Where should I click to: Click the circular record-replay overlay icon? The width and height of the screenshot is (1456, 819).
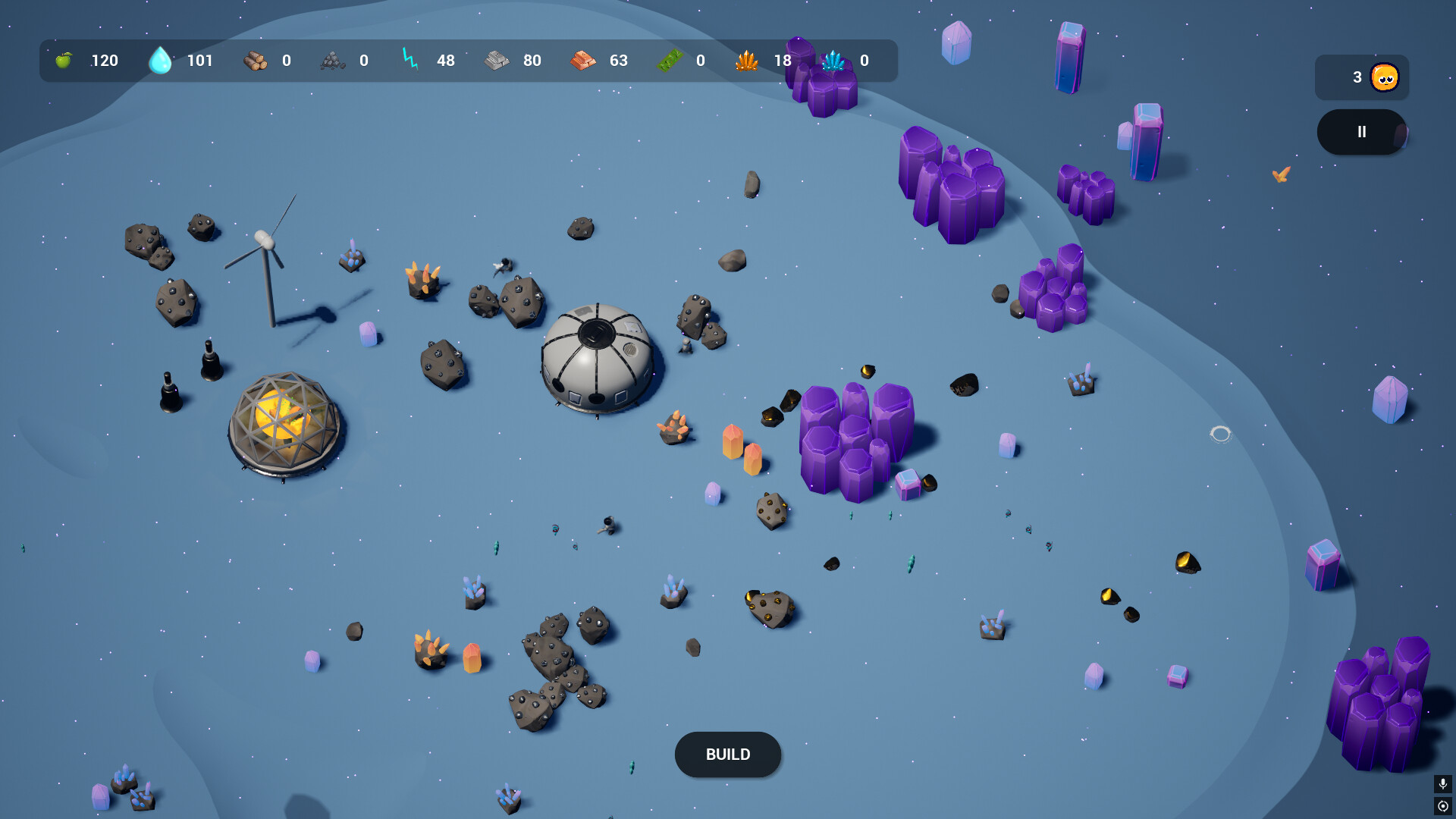1442,806
